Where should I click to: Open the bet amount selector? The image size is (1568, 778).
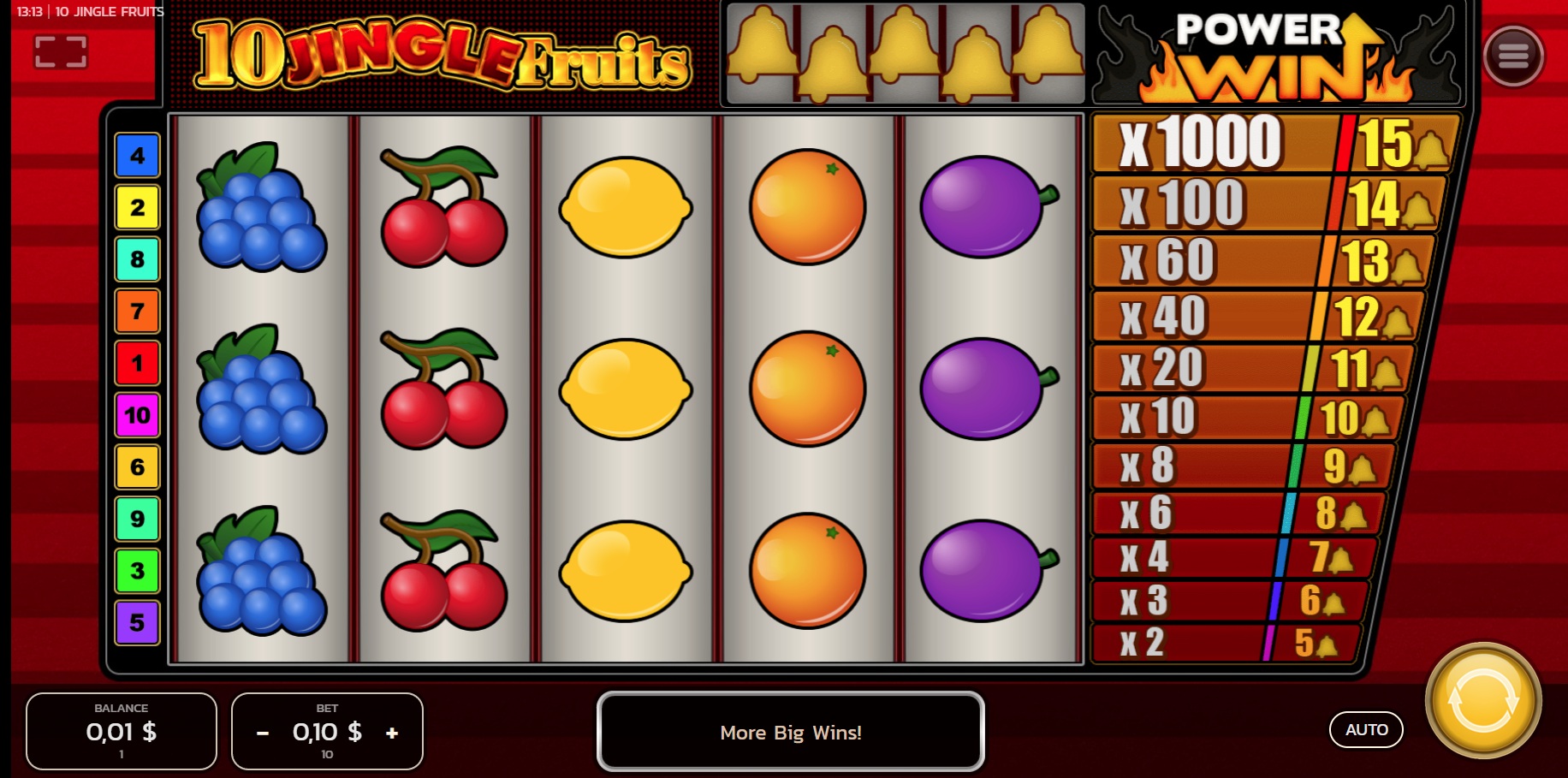[327, 732]
